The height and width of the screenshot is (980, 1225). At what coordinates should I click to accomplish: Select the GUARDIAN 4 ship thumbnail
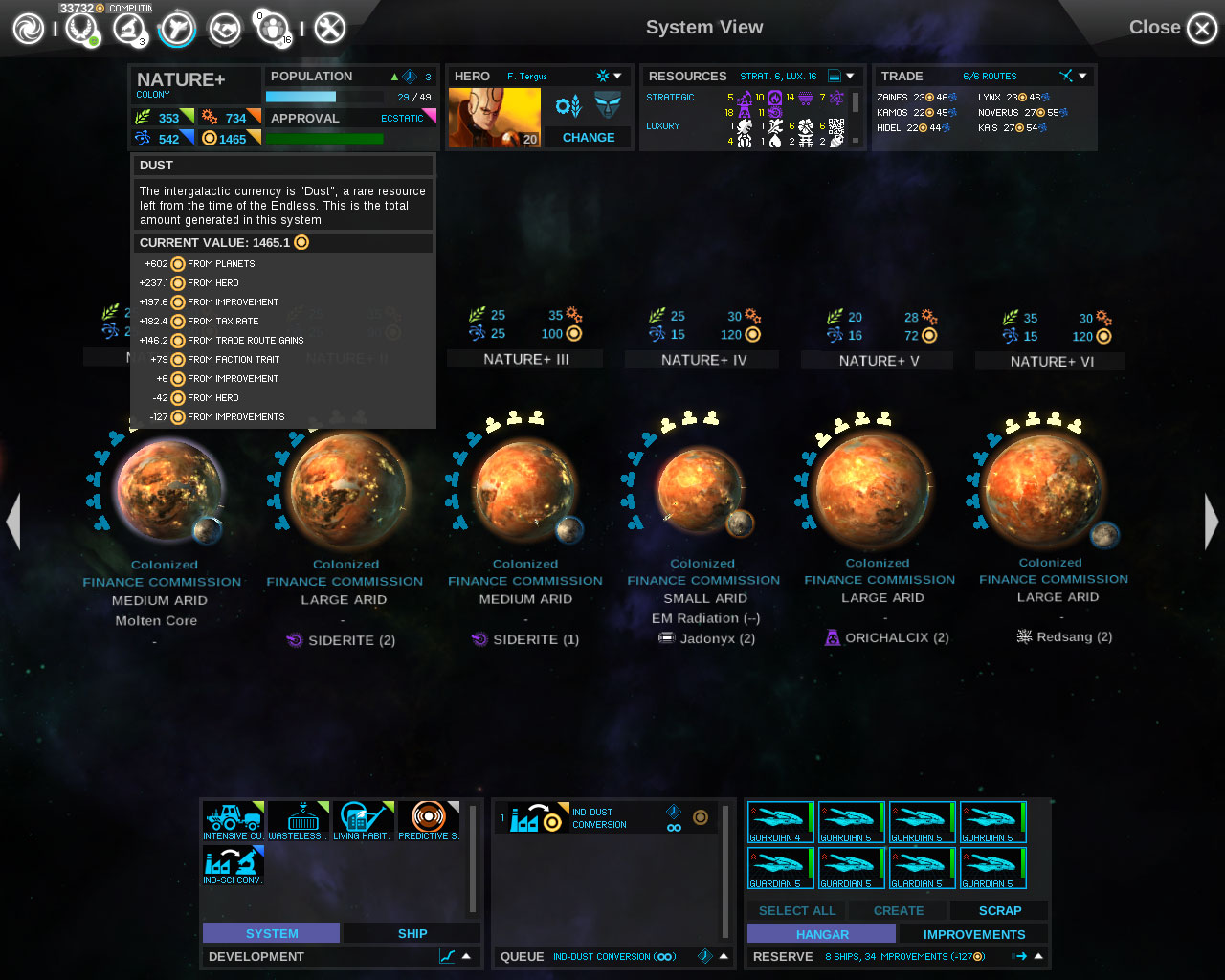pos(780,821)
